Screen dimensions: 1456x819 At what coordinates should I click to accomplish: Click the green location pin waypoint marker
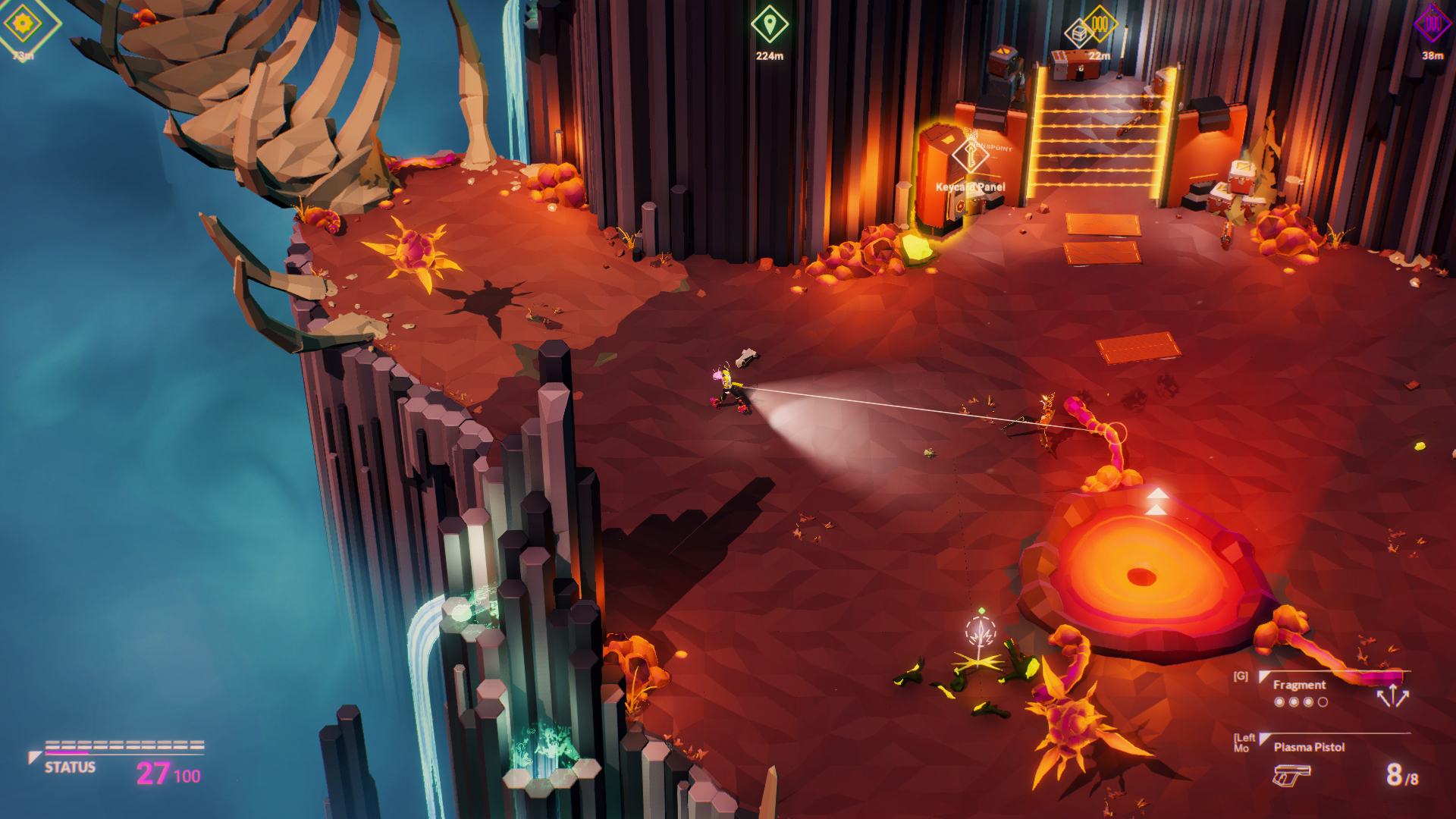[769, 26]
